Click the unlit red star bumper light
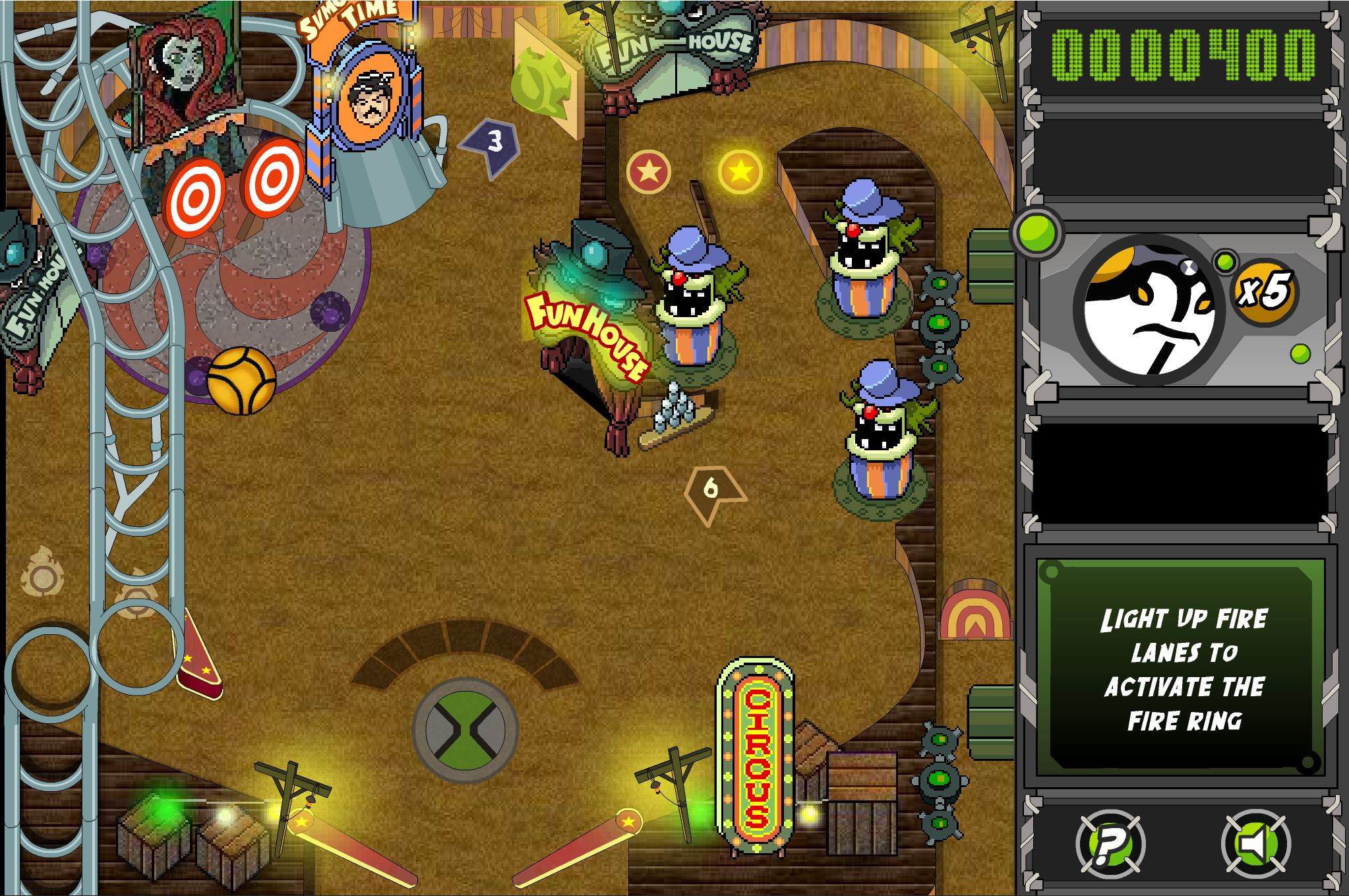 pos(649,170)
